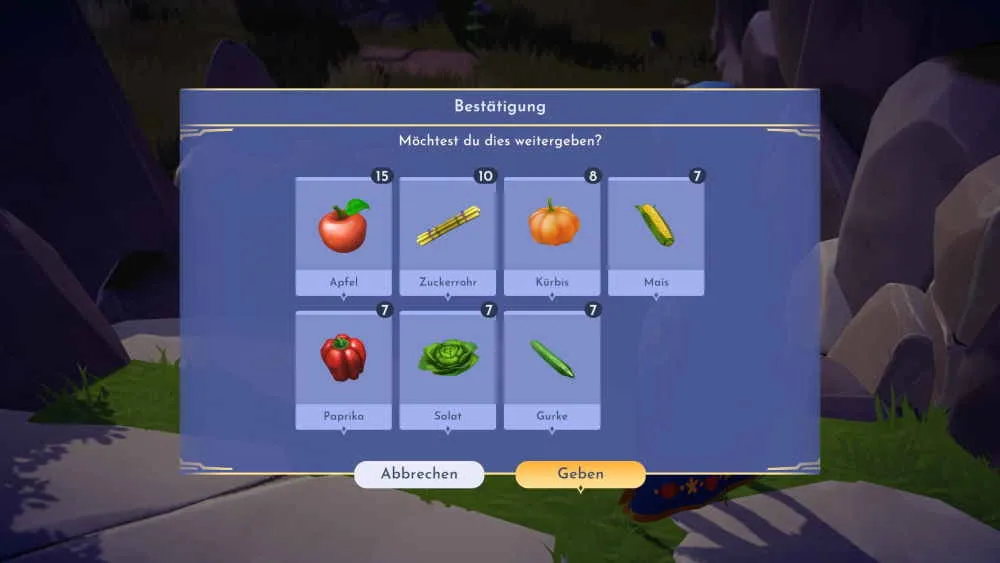
Task: Choose the Salat lettuce card
Action: point(448,370)
